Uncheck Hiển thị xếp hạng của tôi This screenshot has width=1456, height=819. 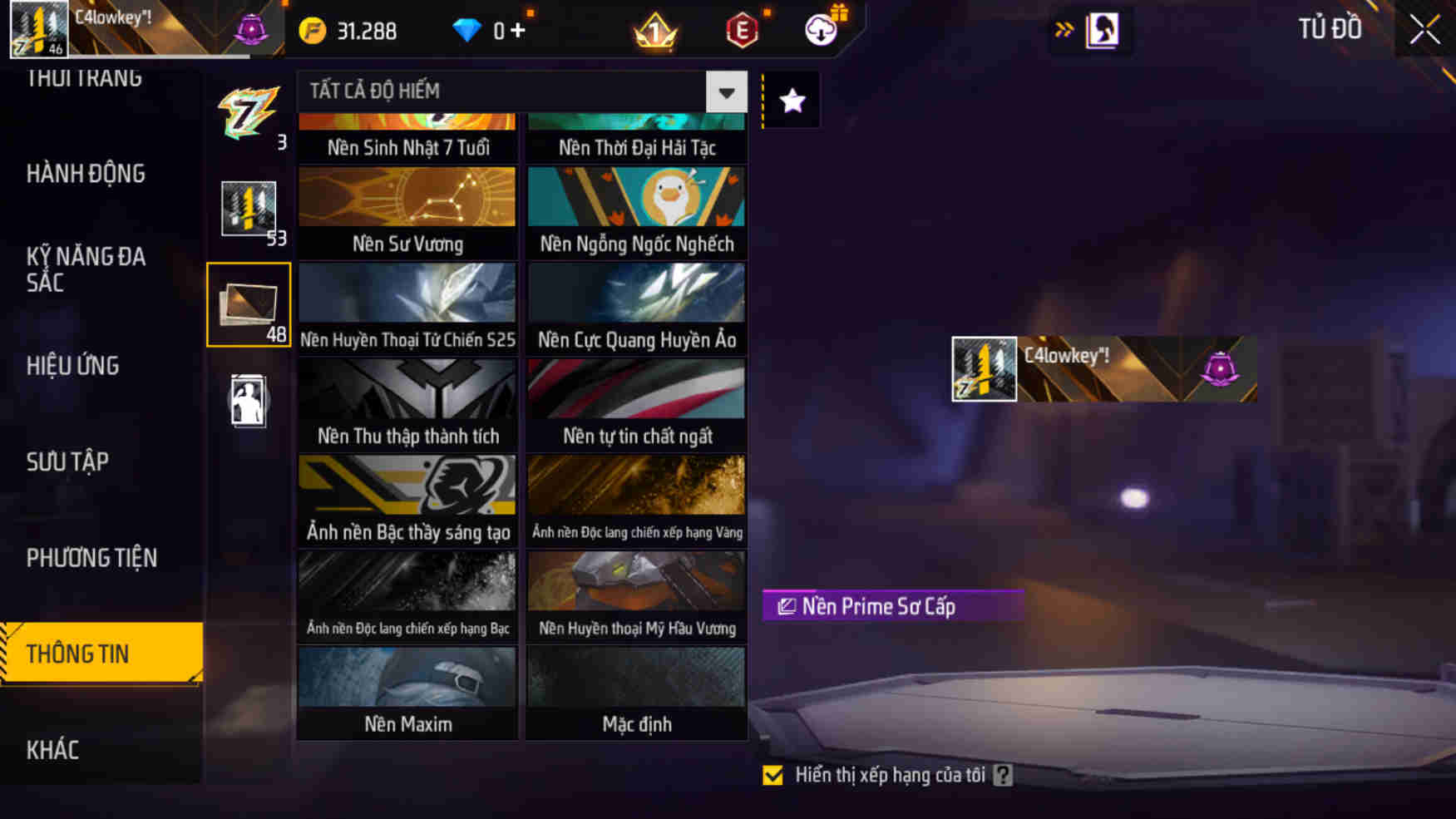coord(774,775)
